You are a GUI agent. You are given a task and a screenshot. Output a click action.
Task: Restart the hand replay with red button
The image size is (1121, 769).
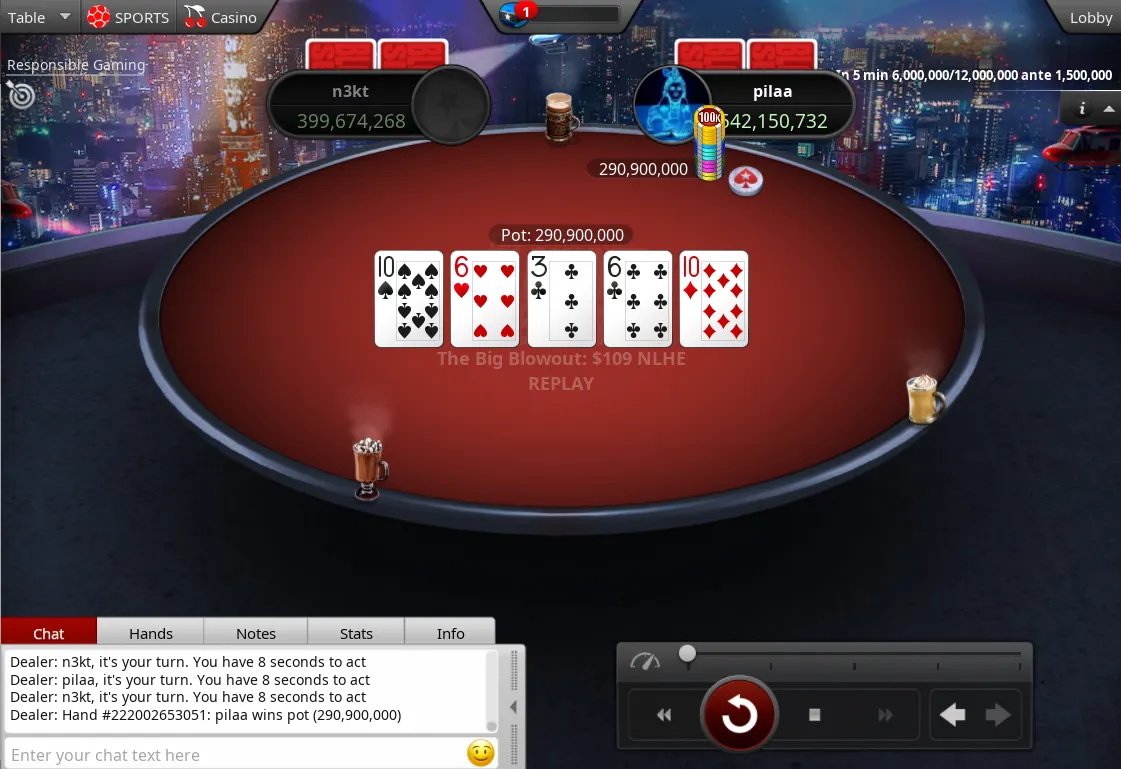739,715
